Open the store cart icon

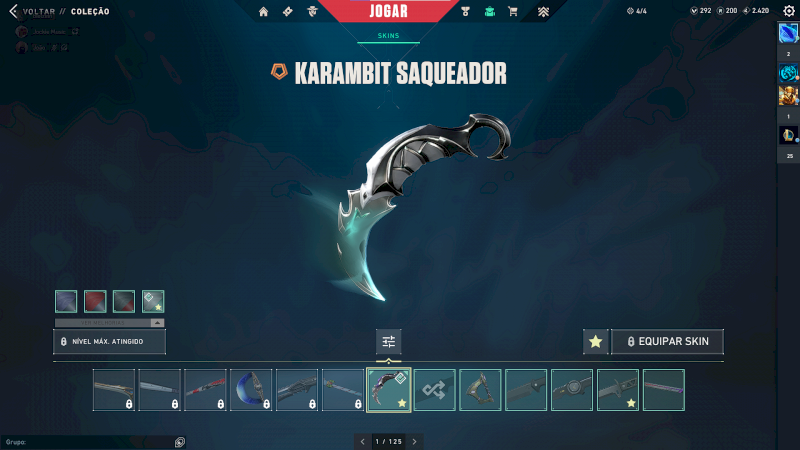tap(513, 12)
